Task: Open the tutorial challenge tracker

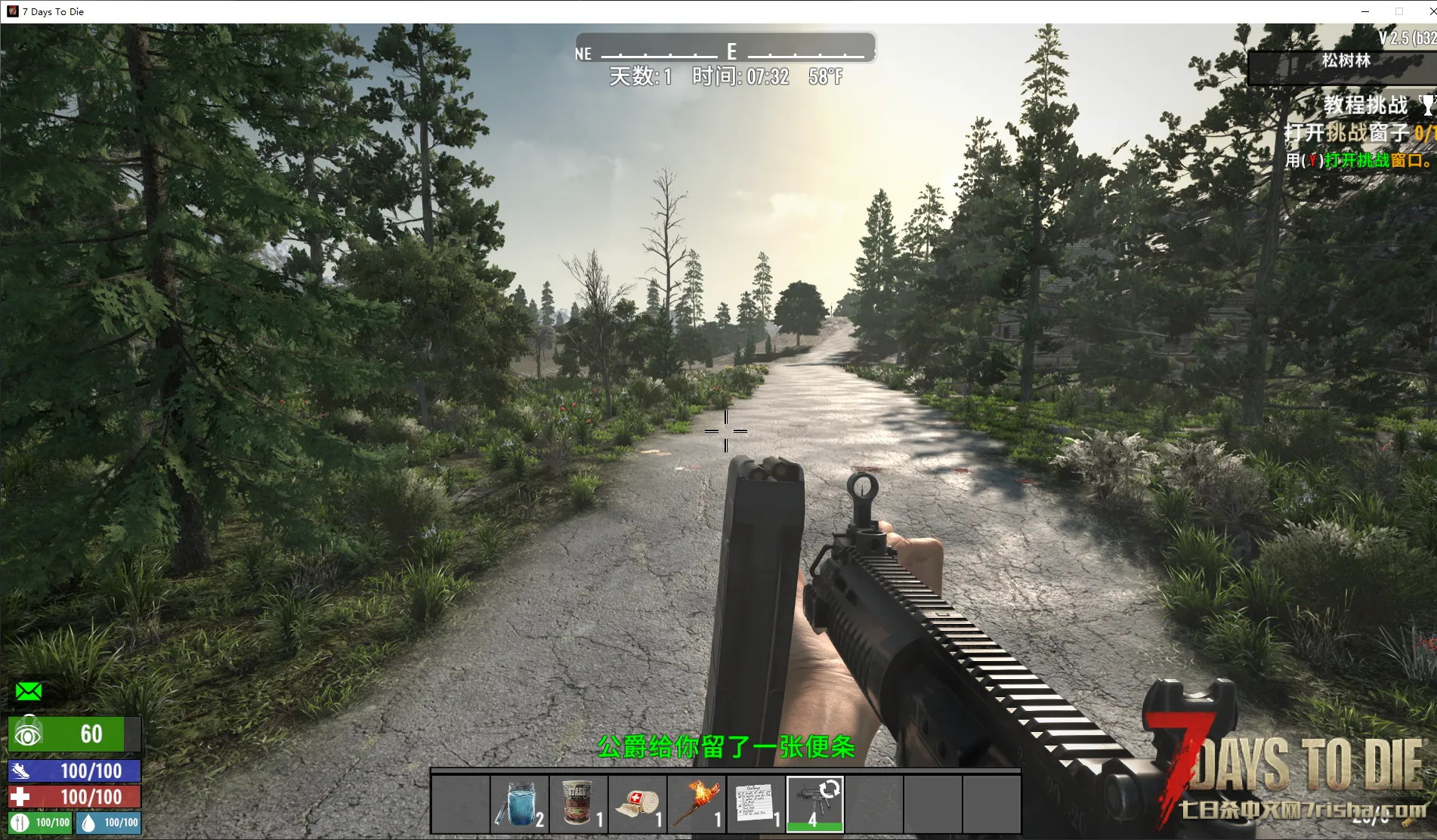Action: (1366, 105)
